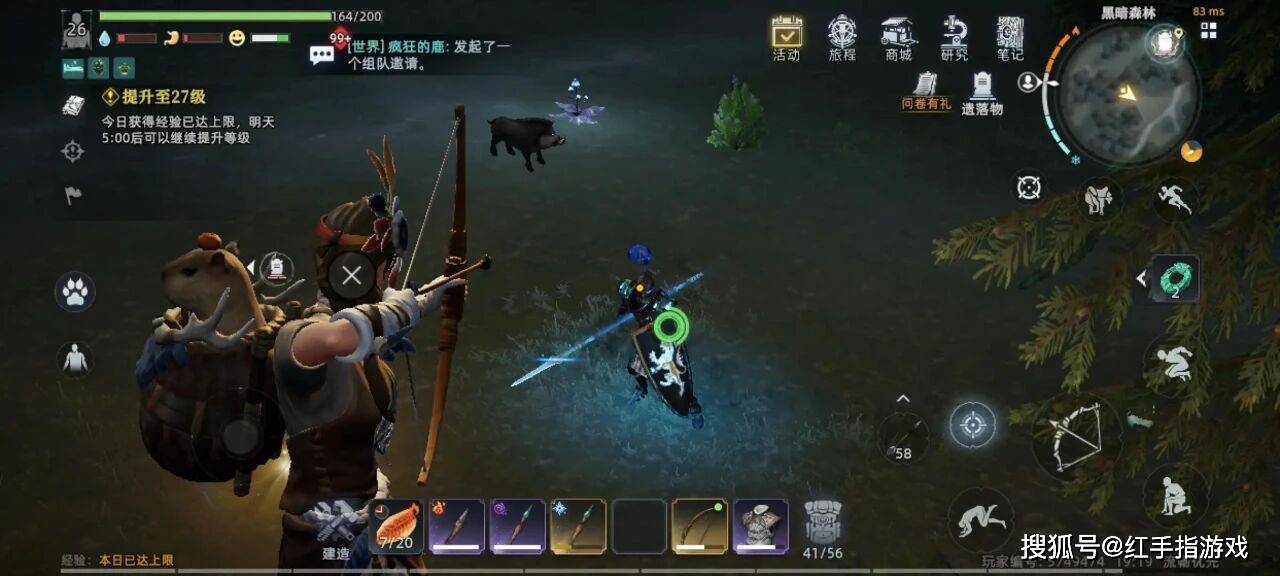The height and width of the screenshot is (576, 1280).
Task: Open the backpack showing 41/56
Action: [x=822, y=526]
